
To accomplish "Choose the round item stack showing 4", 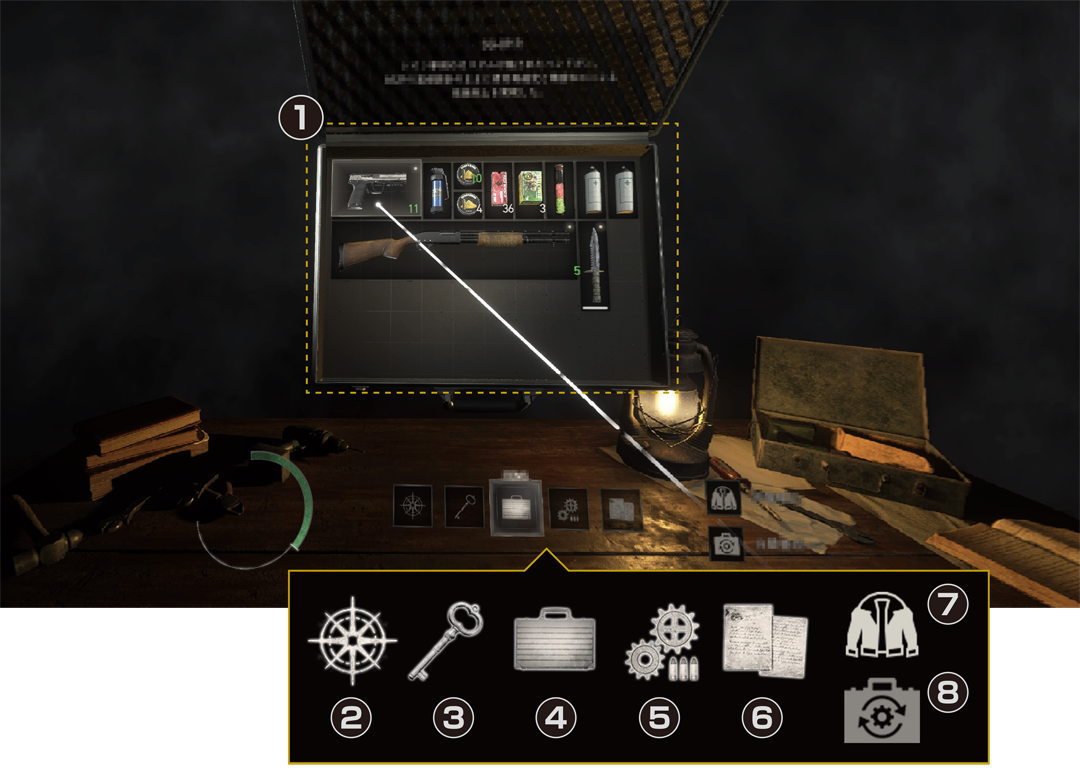I will 467,204.
